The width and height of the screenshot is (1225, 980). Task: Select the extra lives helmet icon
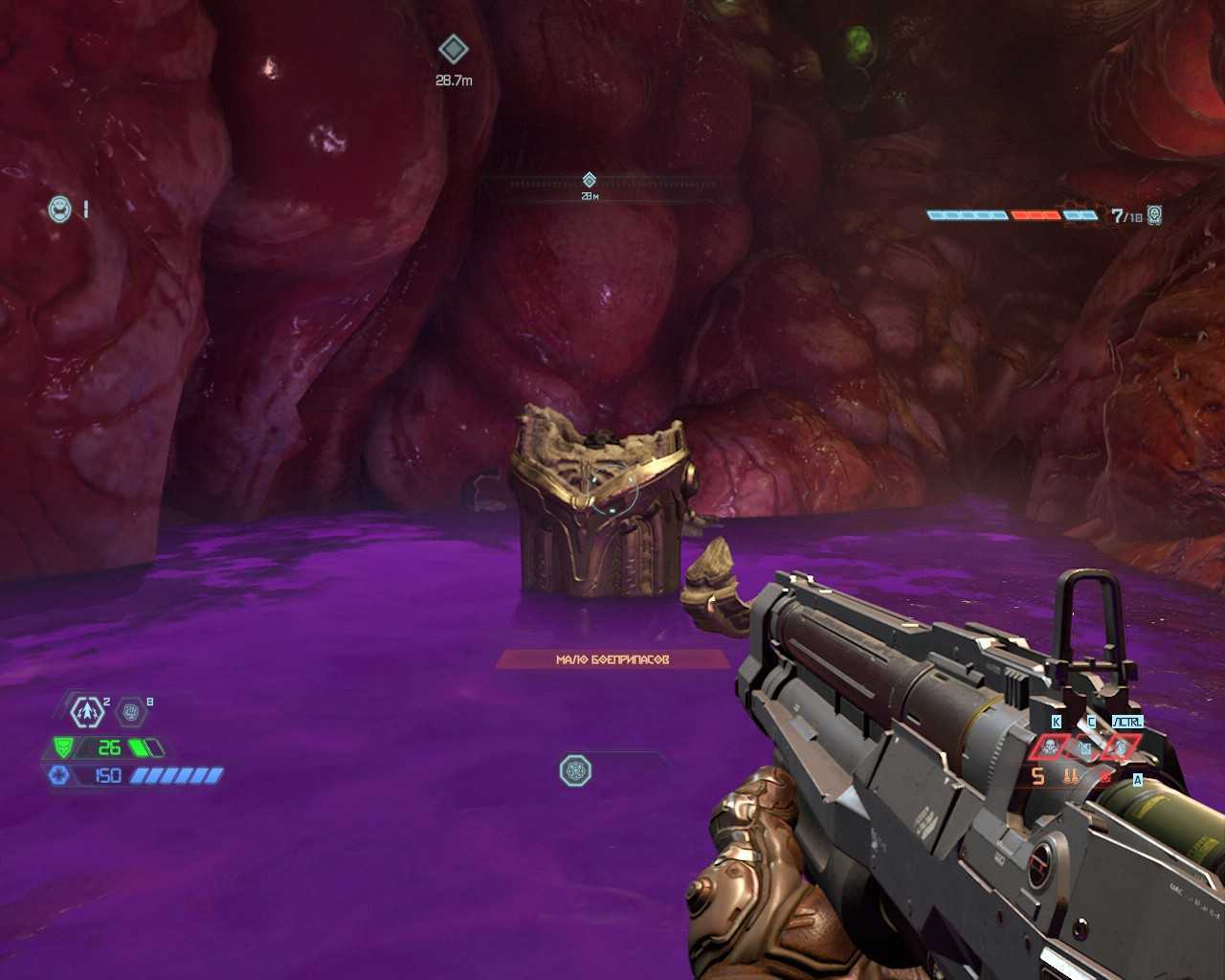click(x=60, y=209)
